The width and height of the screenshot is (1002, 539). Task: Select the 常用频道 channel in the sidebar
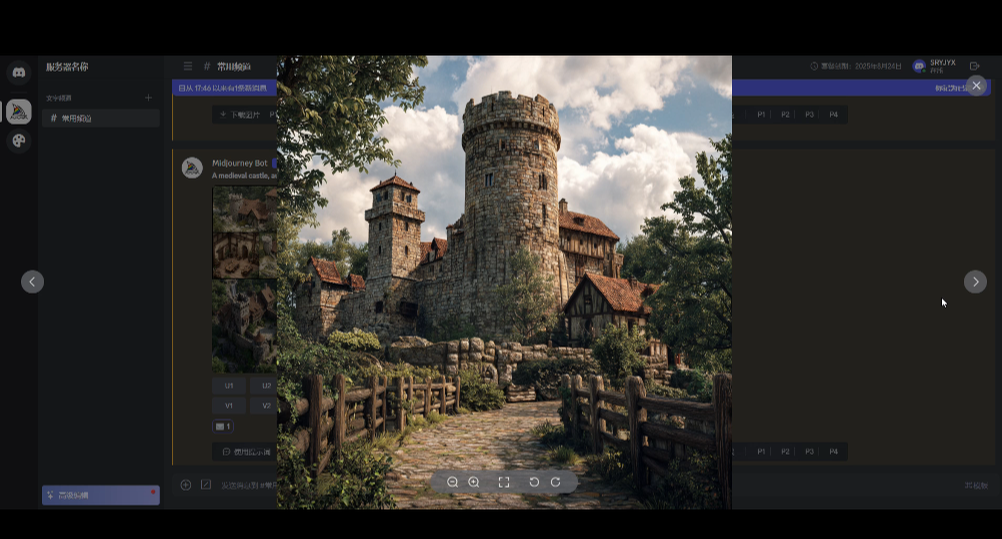pos(100,118)
